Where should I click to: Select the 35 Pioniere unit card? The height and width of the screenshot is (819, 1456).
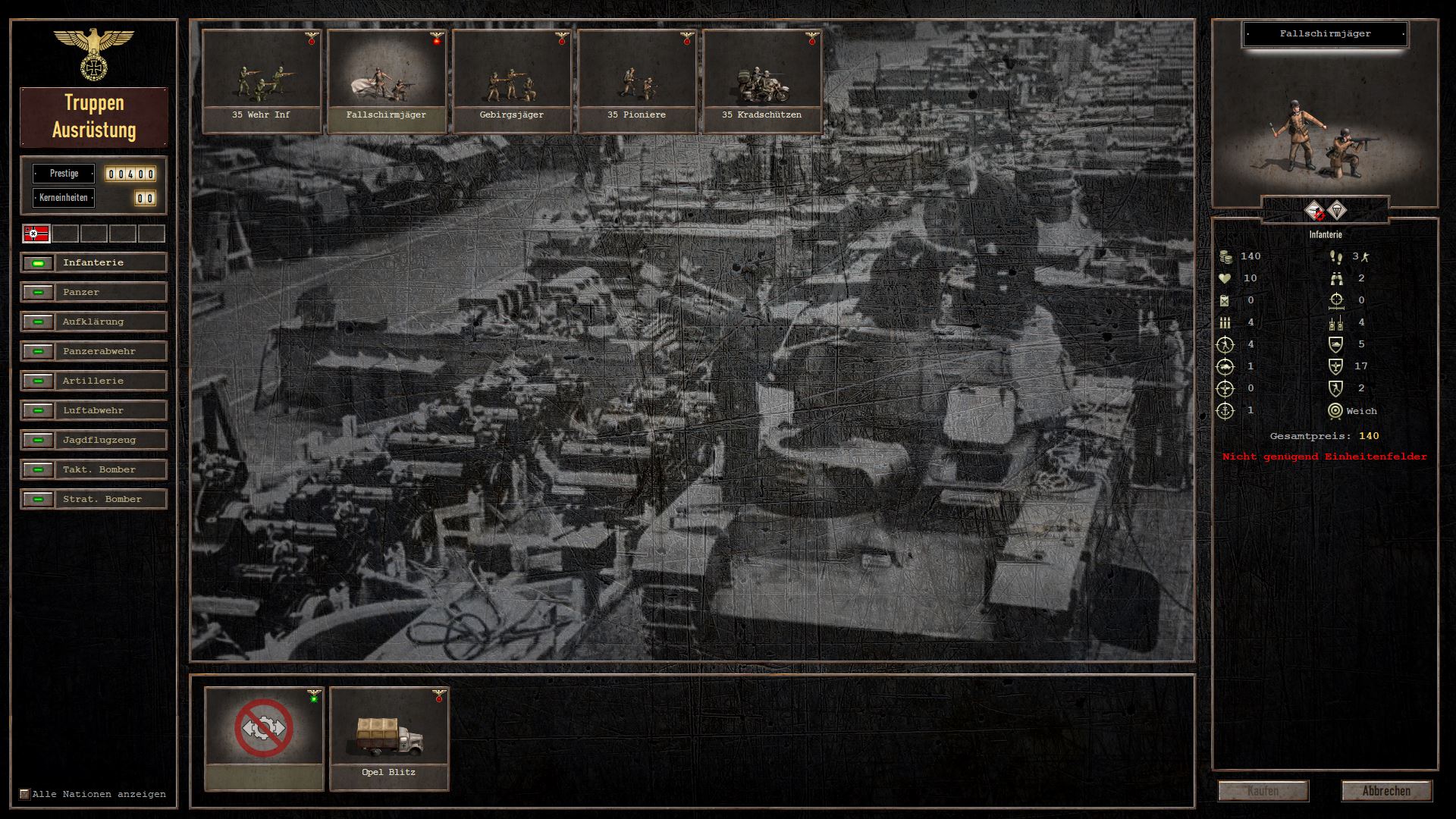click(x=637, y=80)
